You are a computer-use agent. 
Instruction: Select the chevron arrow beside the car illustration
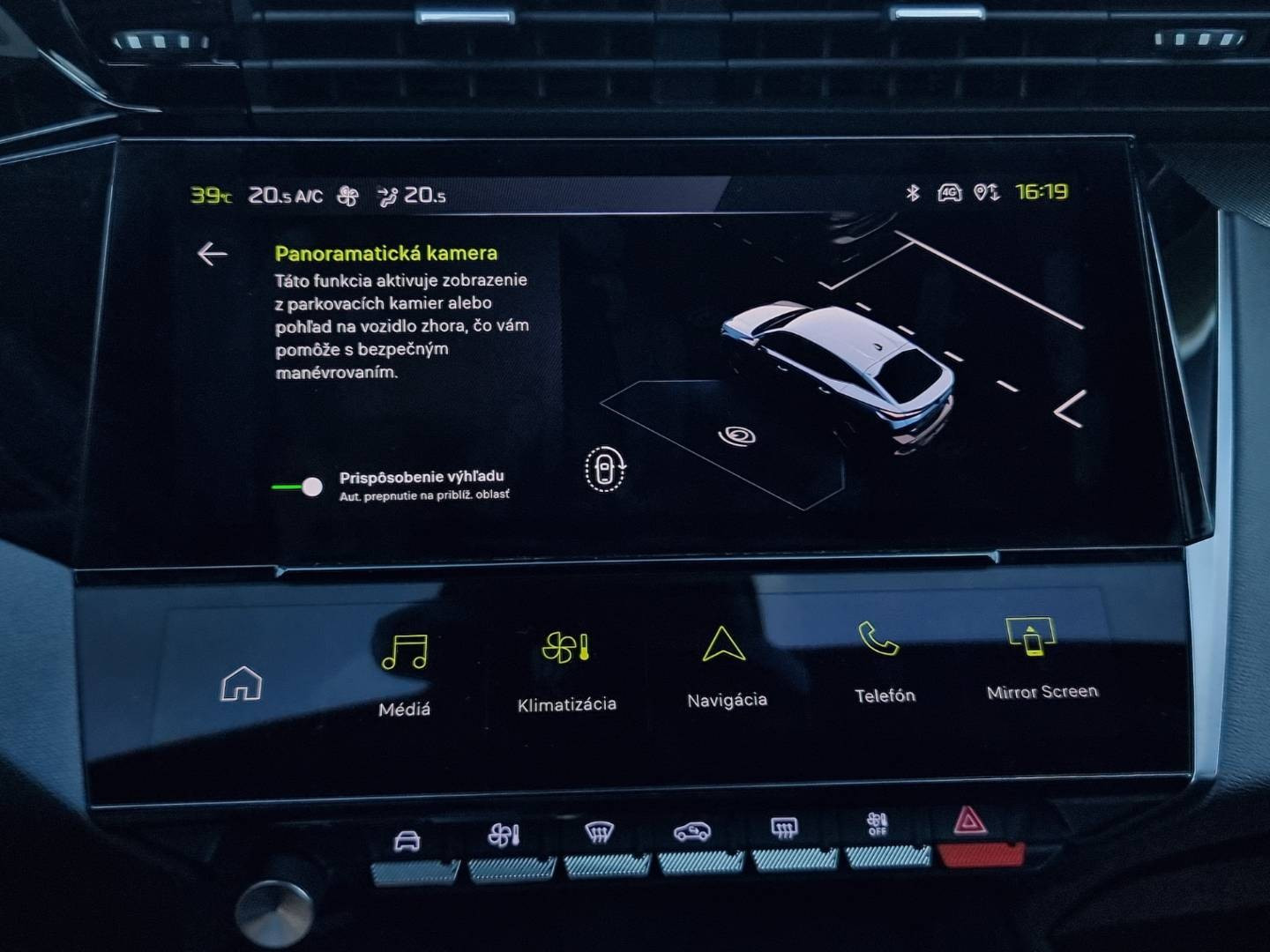[1070, 409]
